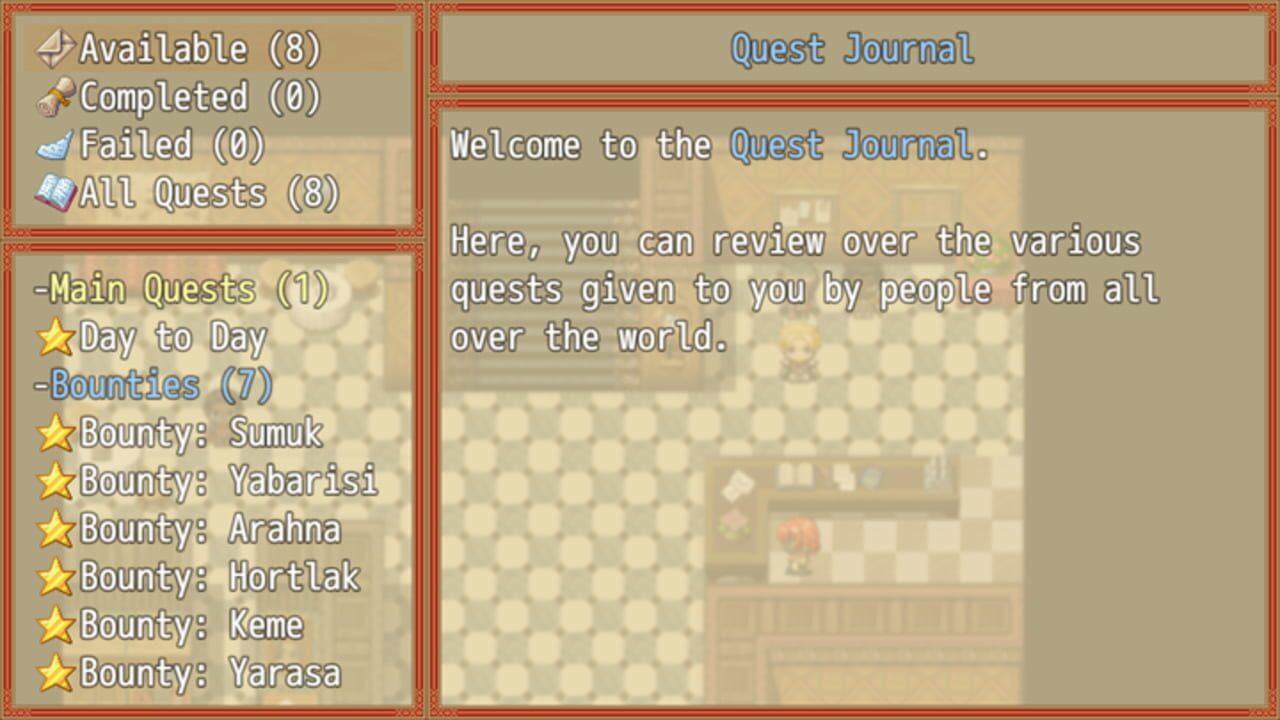Click the Failed quests page icon
Image resolution: width=1280 pixels, height=720 pixels.
57,144
